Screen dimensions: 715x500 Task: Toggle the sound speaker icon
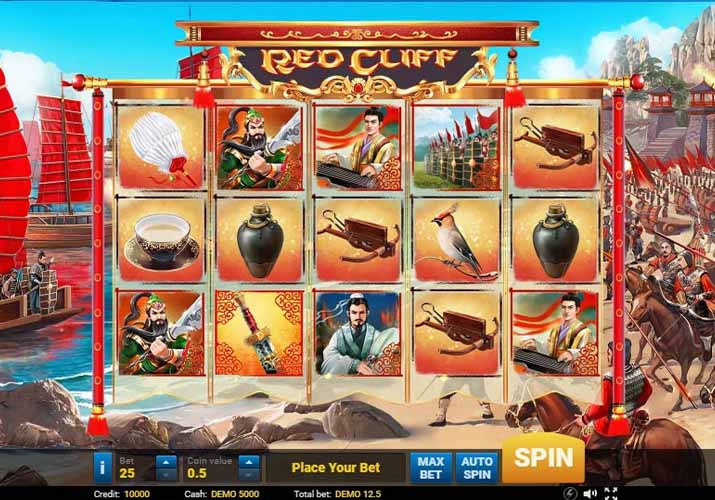(591, 493)
